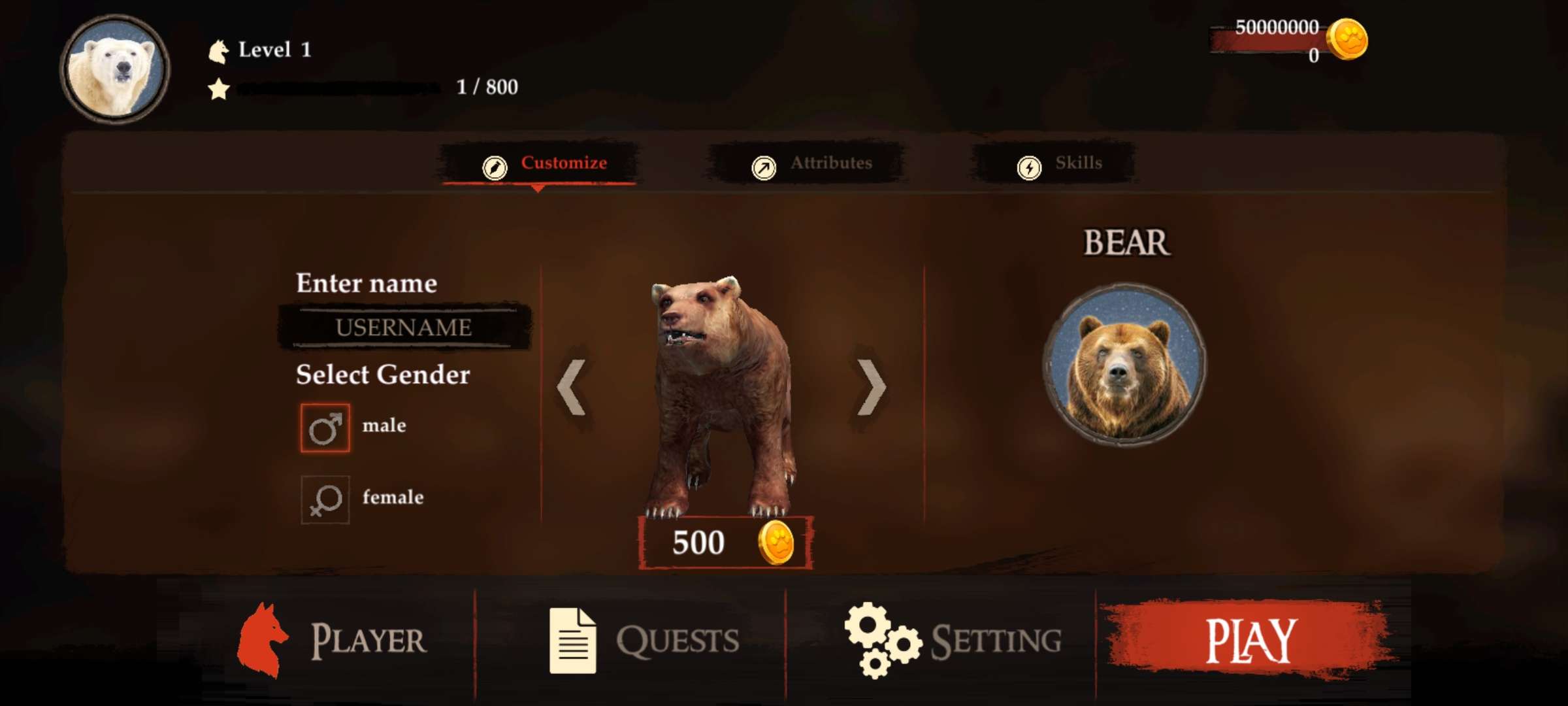Image resolution: width=1568 pixels, height=706 pixels.
Task: Open the Quests menu
Action: [x=644, y=641]
